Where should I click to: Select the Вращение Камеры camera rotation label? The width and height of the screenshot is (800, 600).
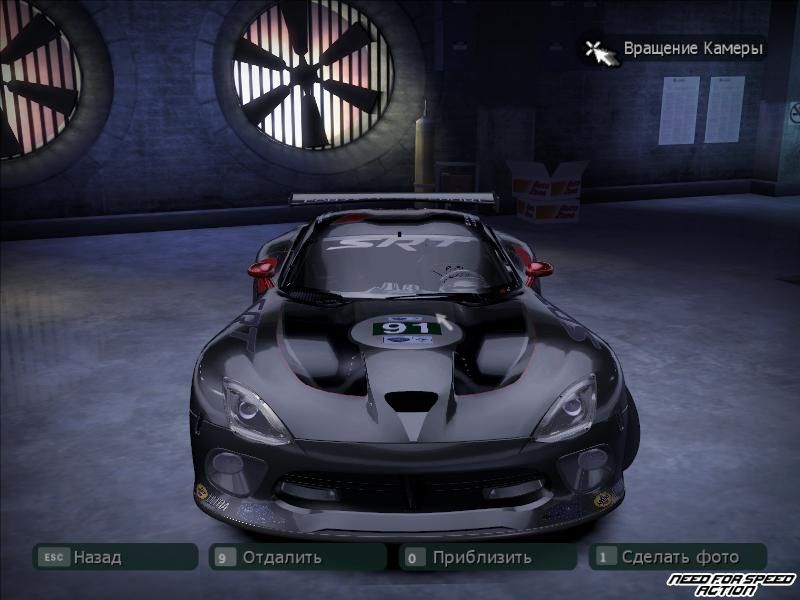[692, 48]
